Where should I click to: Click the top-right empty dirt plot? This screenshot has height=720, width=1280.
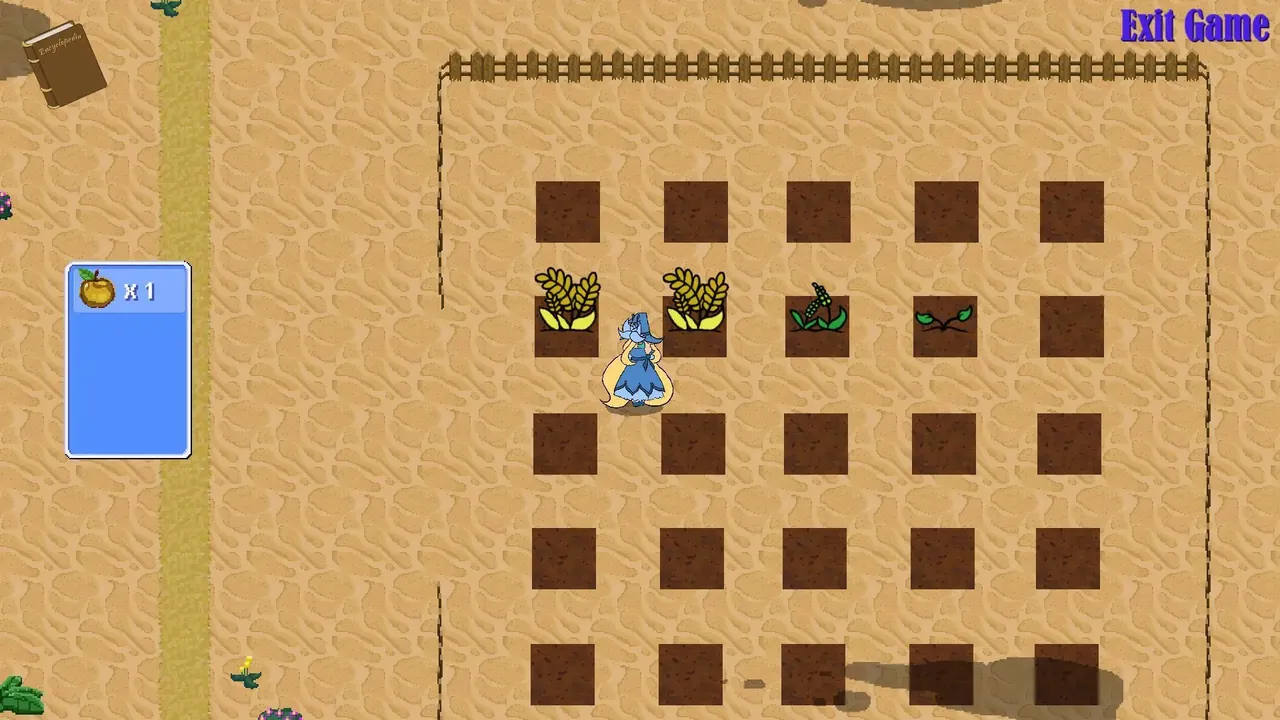1071,213
